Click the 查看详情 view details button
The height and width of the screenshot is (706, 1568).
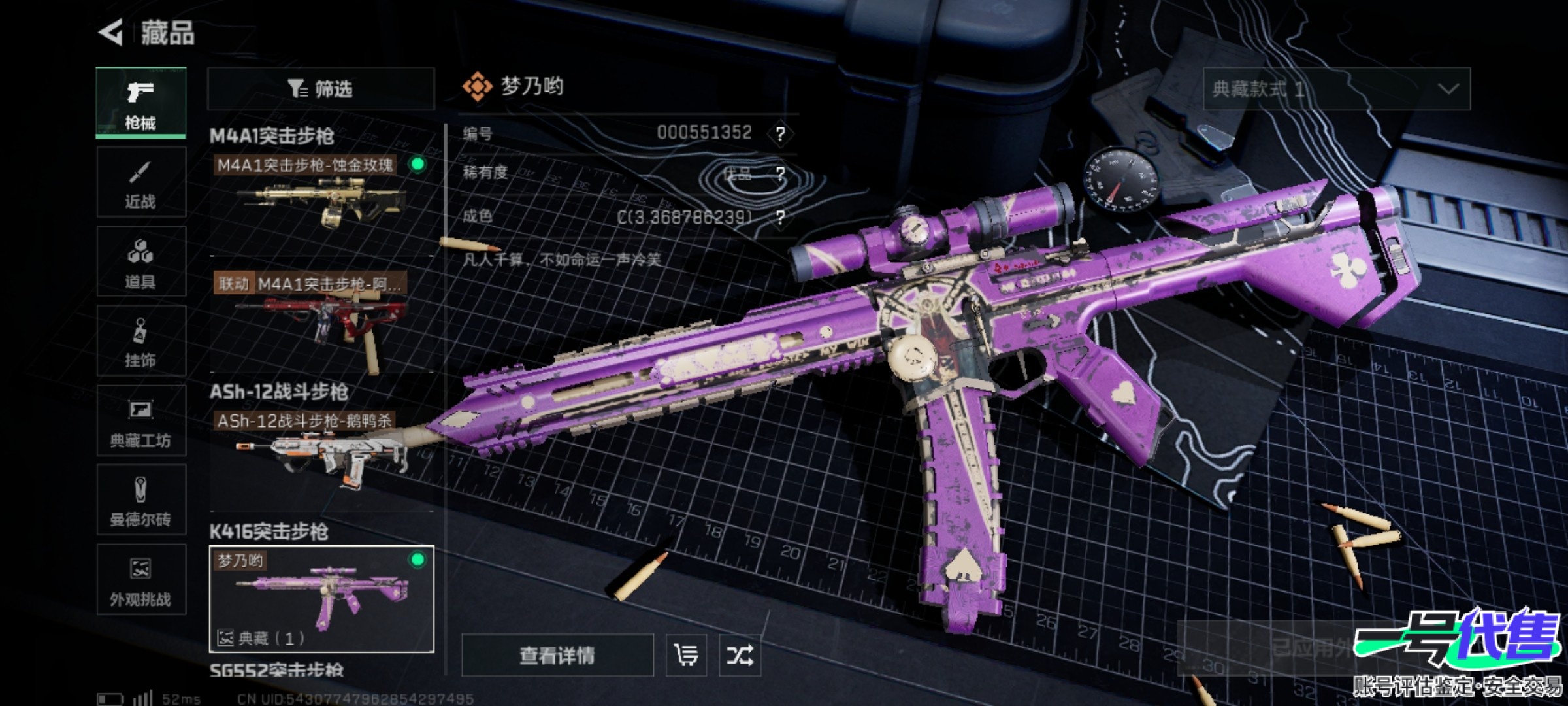pyautogui.click(x=557, y=655)
